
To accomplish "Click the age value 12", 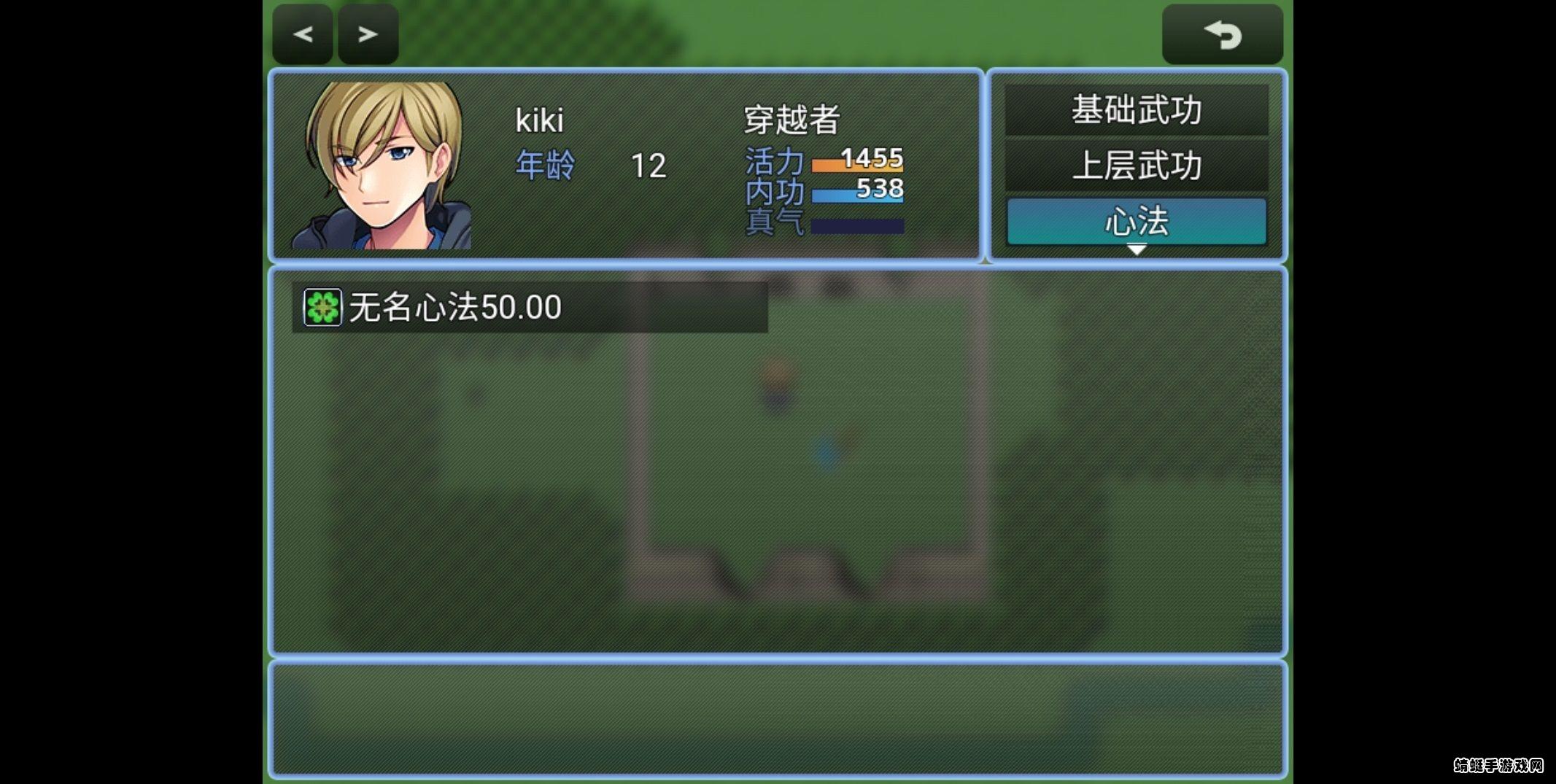I will coord(651,167).
